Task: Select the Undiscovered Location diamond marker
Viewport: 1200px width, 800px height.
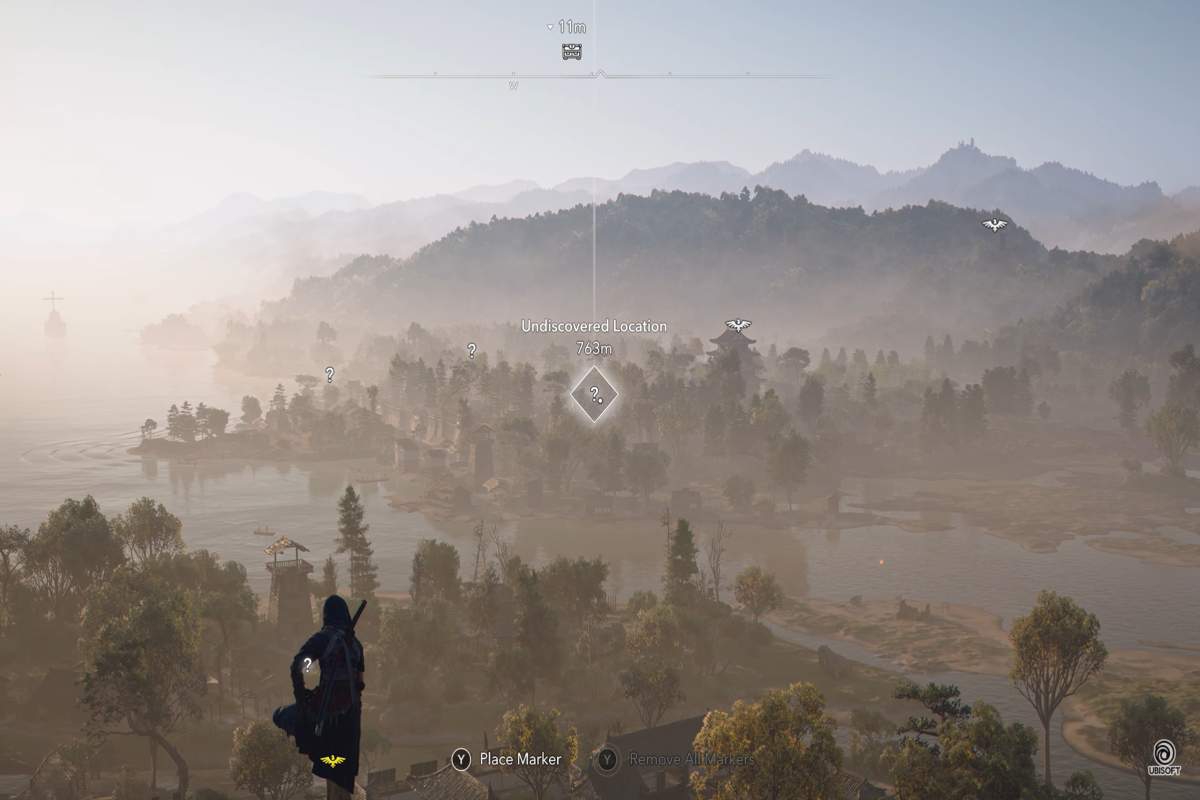Action: pos(594,394)
